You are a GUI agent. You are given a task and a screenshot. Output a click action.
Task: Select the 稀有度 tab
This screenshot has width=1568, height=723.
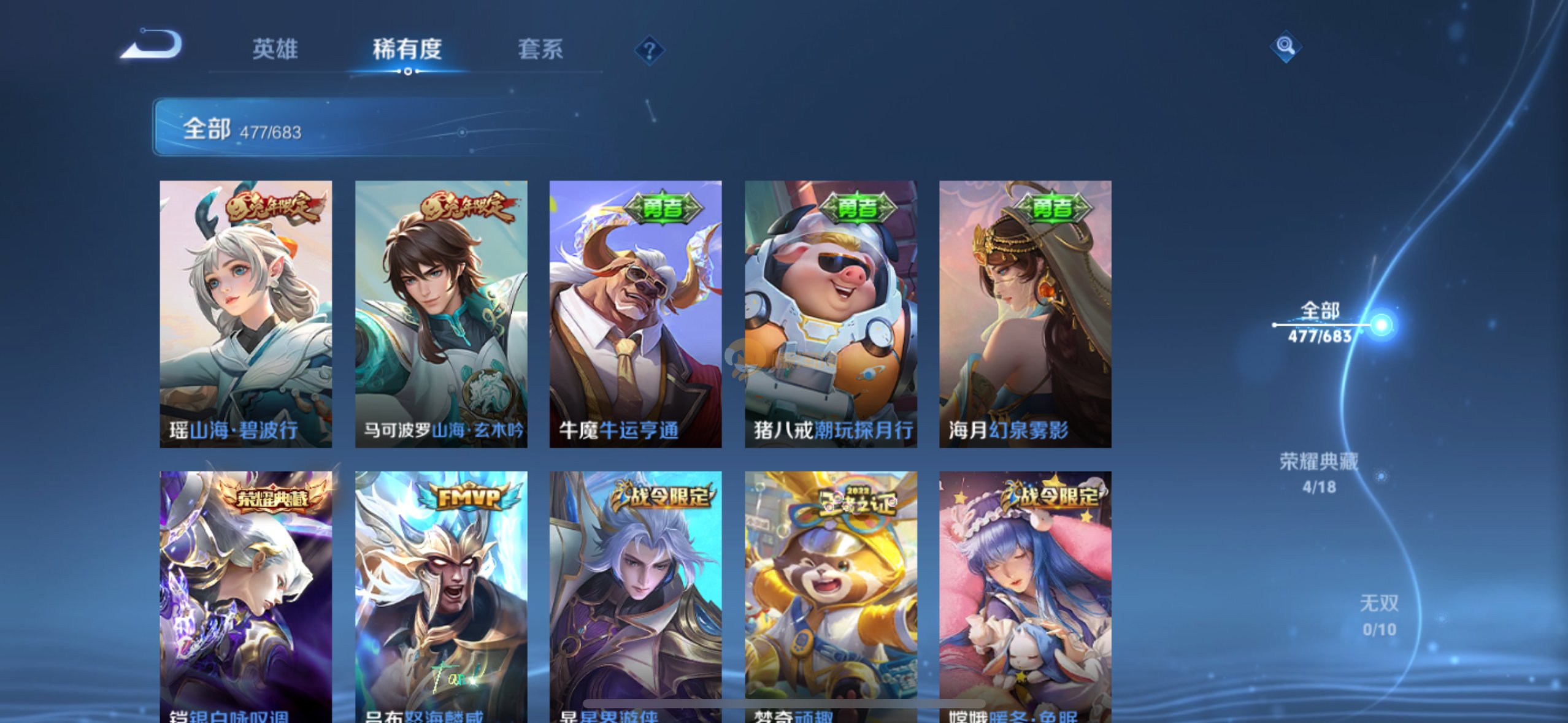[407, 49]
